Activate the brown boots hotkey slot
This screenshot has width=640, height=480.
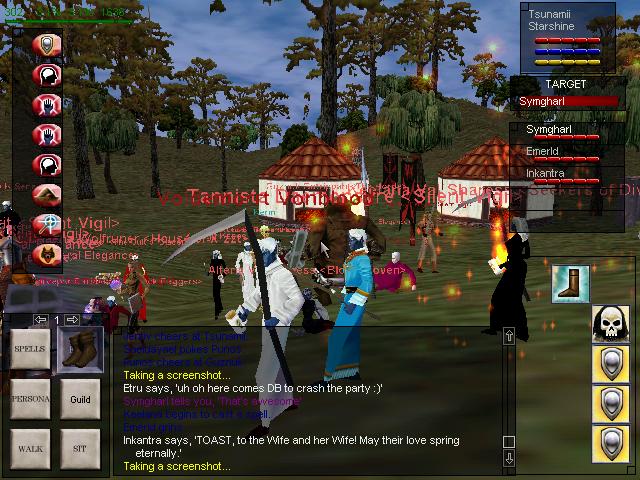[x=80, y=350]
